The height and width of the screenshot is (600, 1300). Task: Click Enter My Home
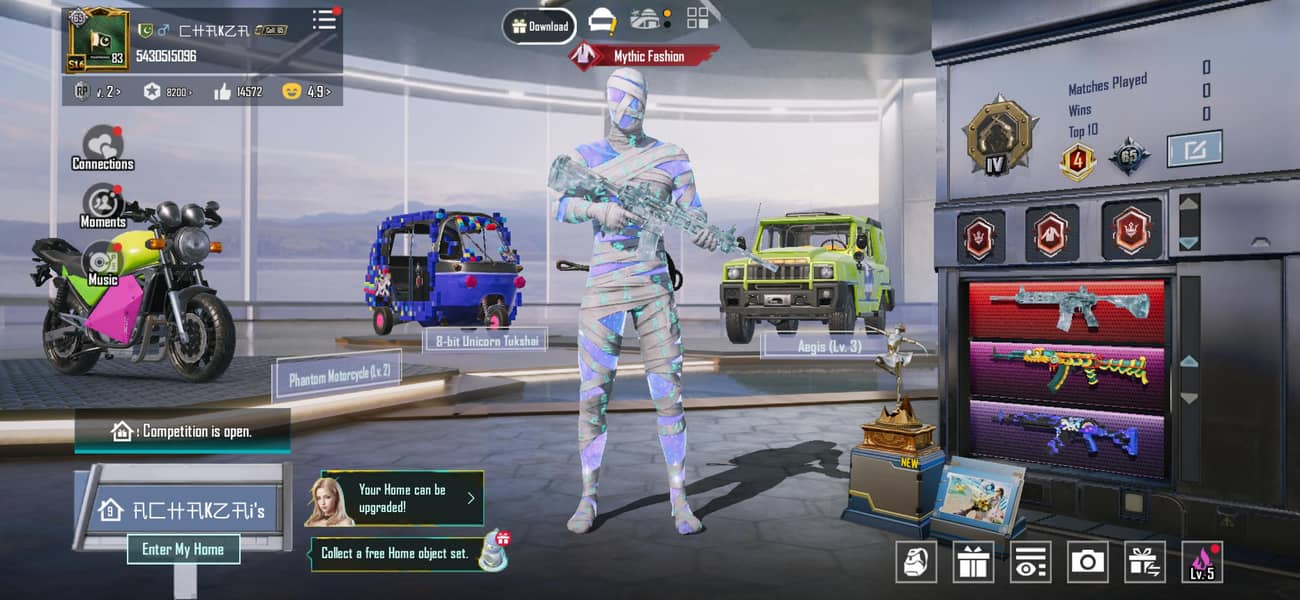183,549
